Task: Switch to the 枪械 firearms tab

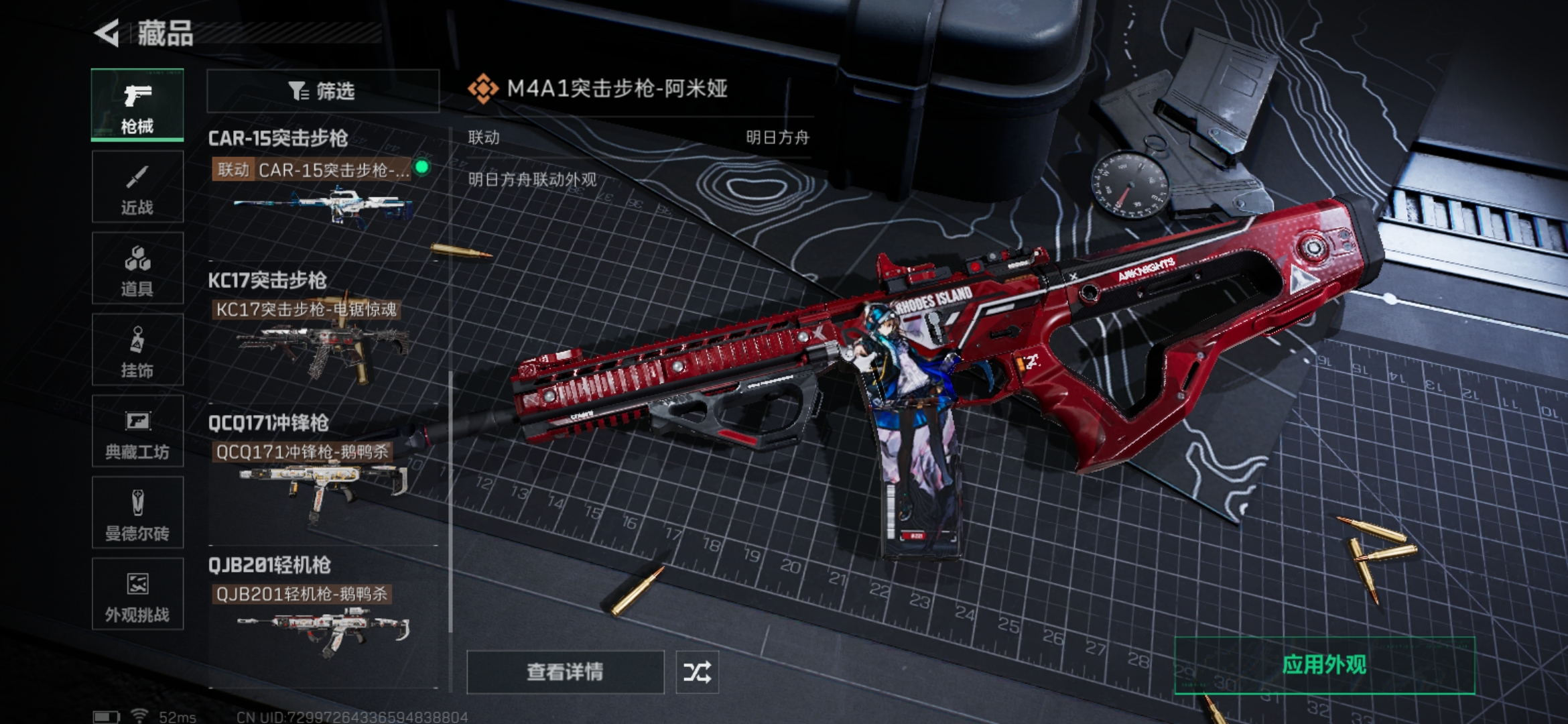Action: [x=137, y=105]
